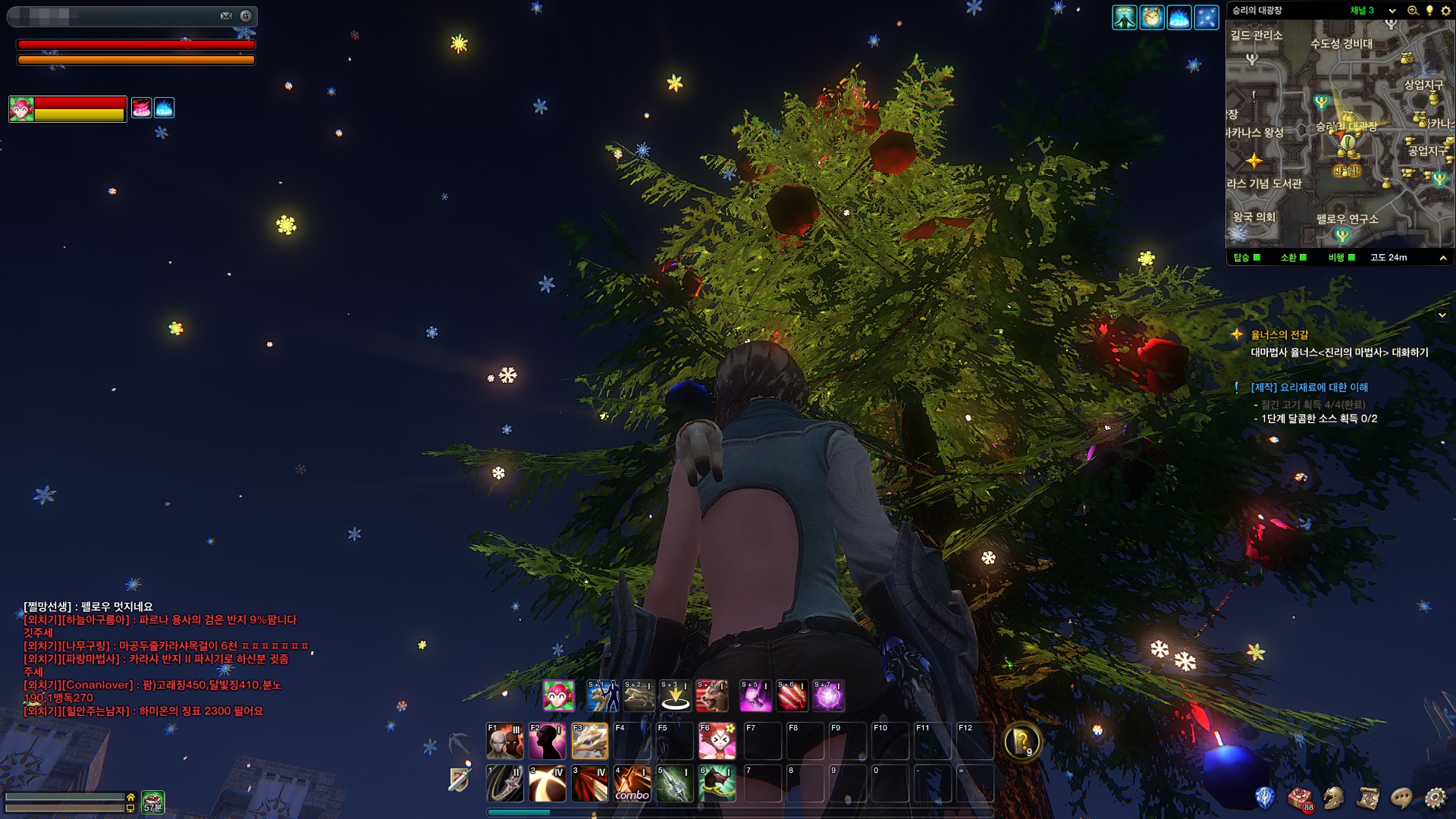The height and width of the screenshot is (819, 1456).
Task: Open the question mark book with 9
Action: [1021, 741]
